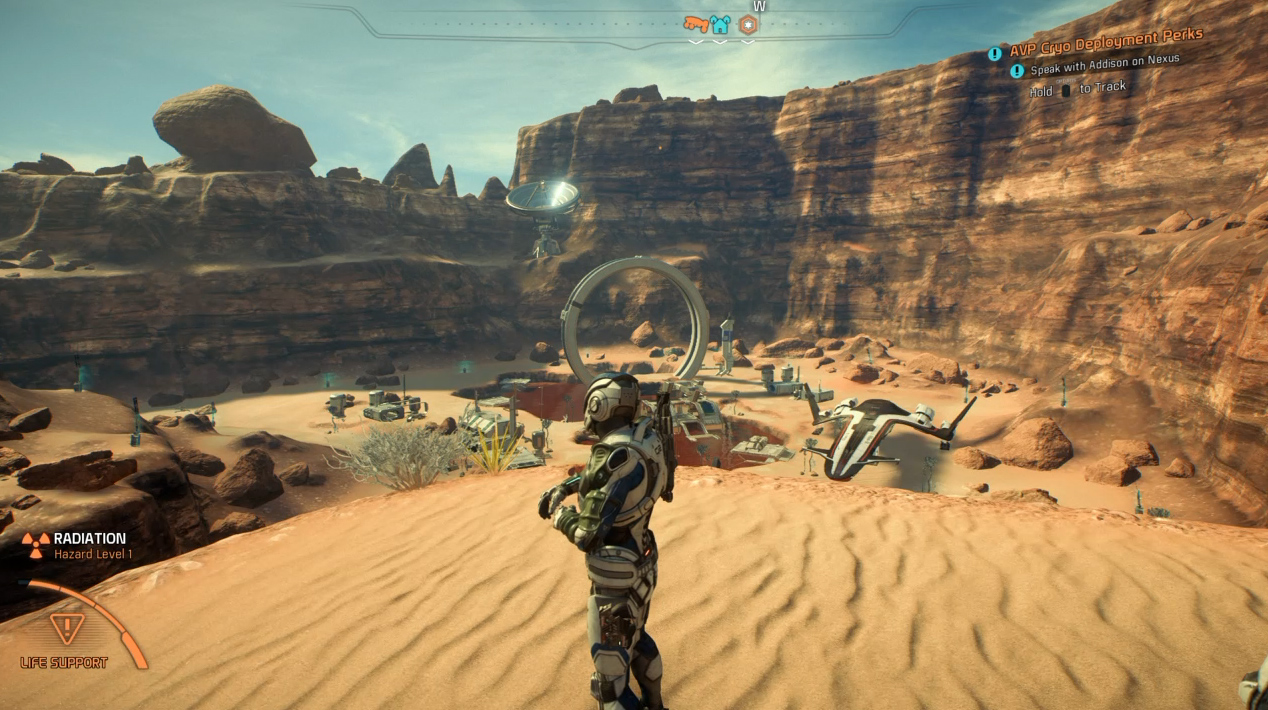Select the orange hexagon waypoint marker

[x=748, y=24]
